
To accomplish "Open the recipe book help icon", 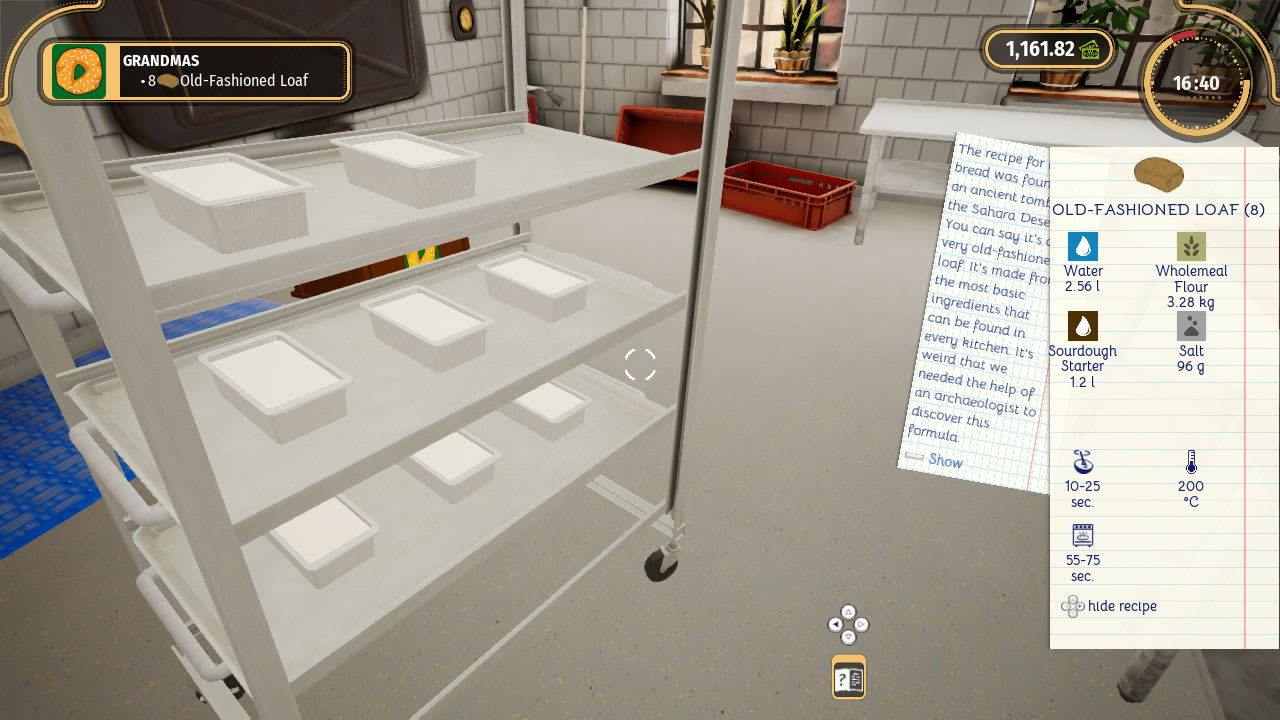I will 848,677.
